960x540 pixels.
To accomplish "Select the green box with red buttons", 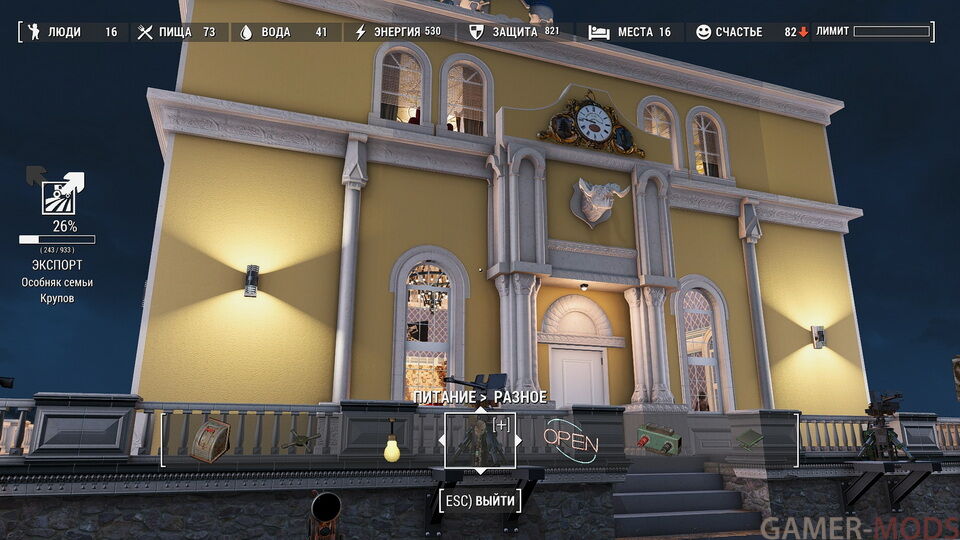I will point(659,440).
